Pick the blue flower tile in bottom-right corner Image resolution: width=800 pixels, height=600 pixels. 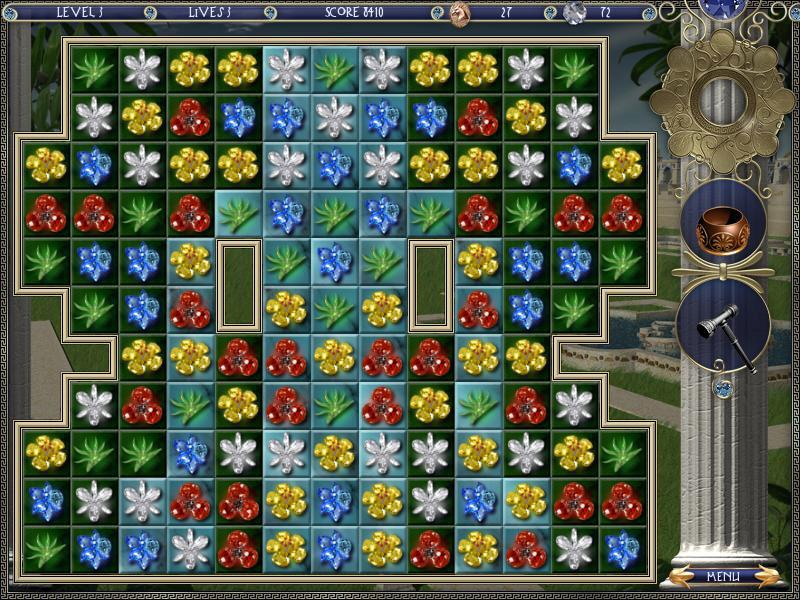[622, 550]
